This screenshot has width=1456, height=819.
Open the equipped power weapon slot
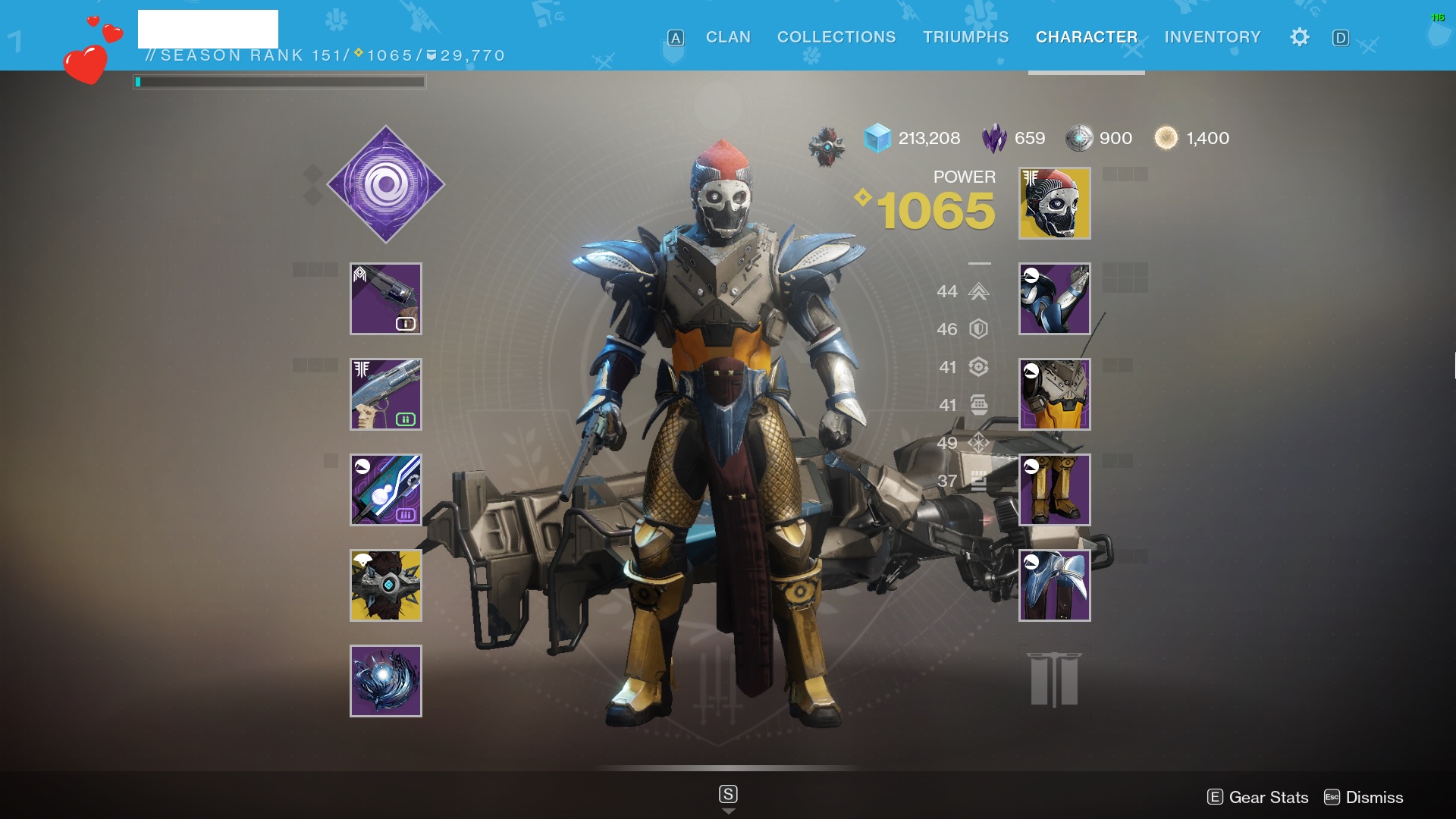(386, 489)
